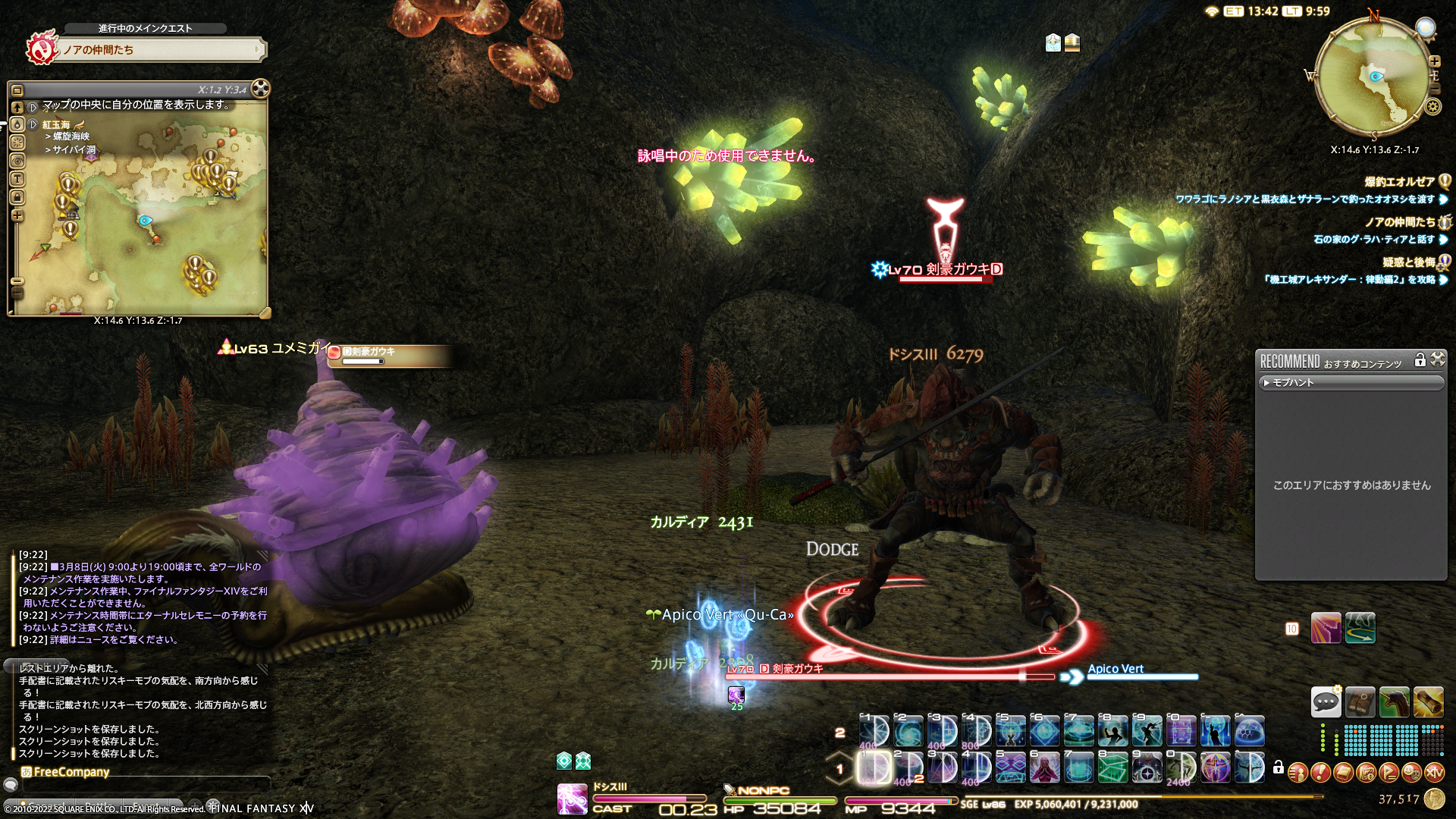
Task: Toggle the map lock button
Action: point(17,197)
